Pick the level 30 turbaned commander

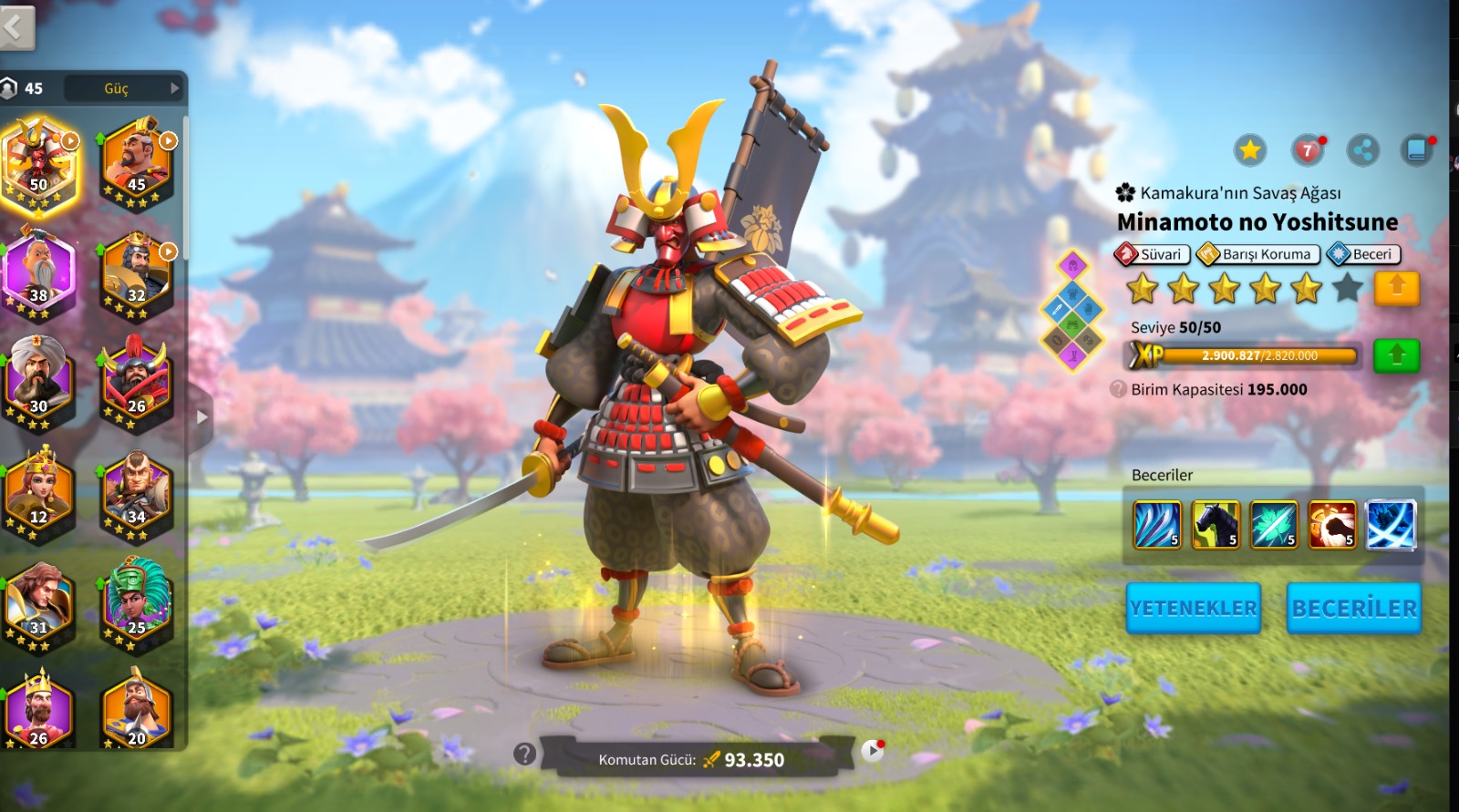[38, 385]
